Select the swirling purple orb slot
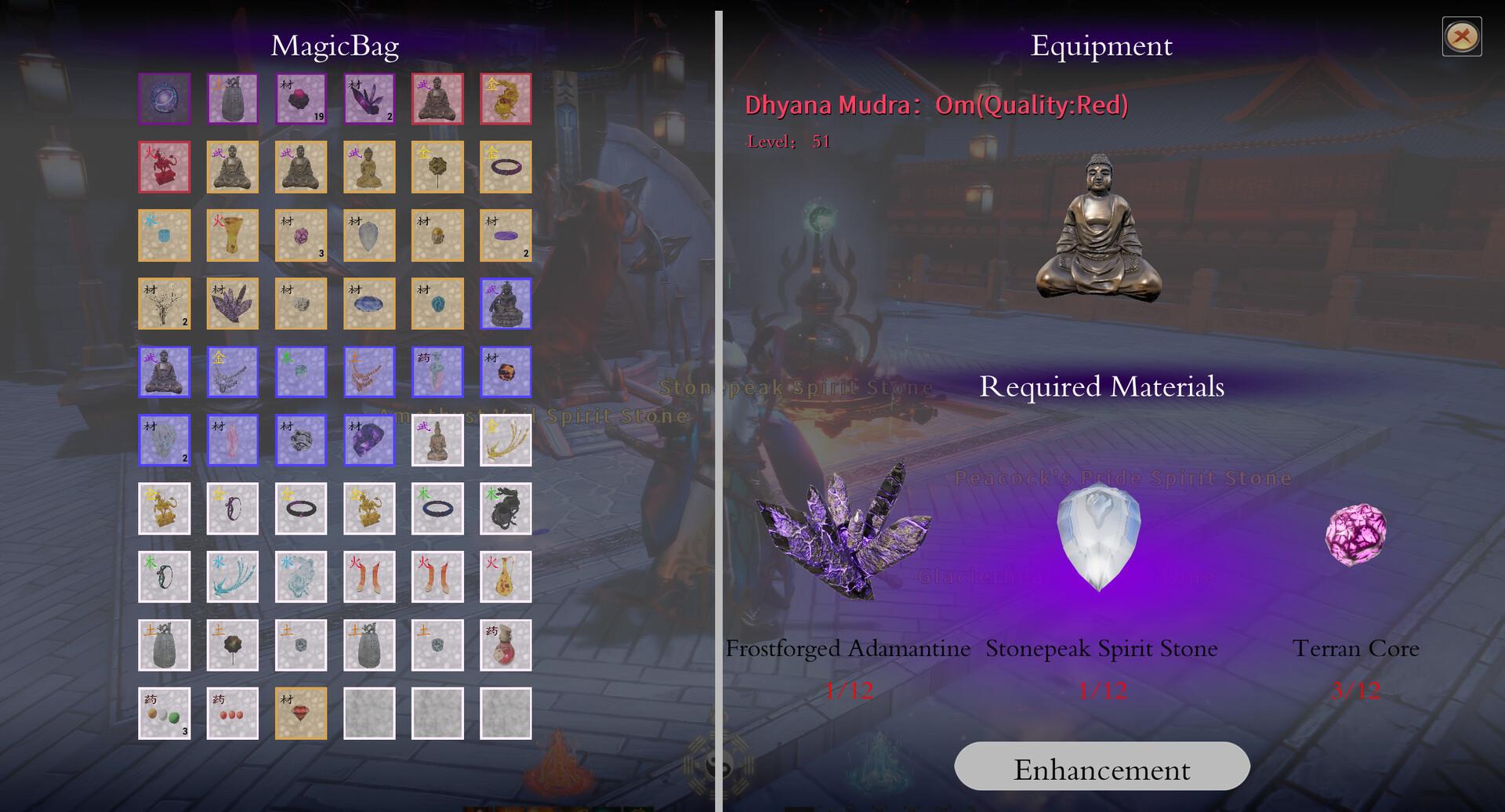Viewport: 1505px width, 812px height. (x=165, y=100)
